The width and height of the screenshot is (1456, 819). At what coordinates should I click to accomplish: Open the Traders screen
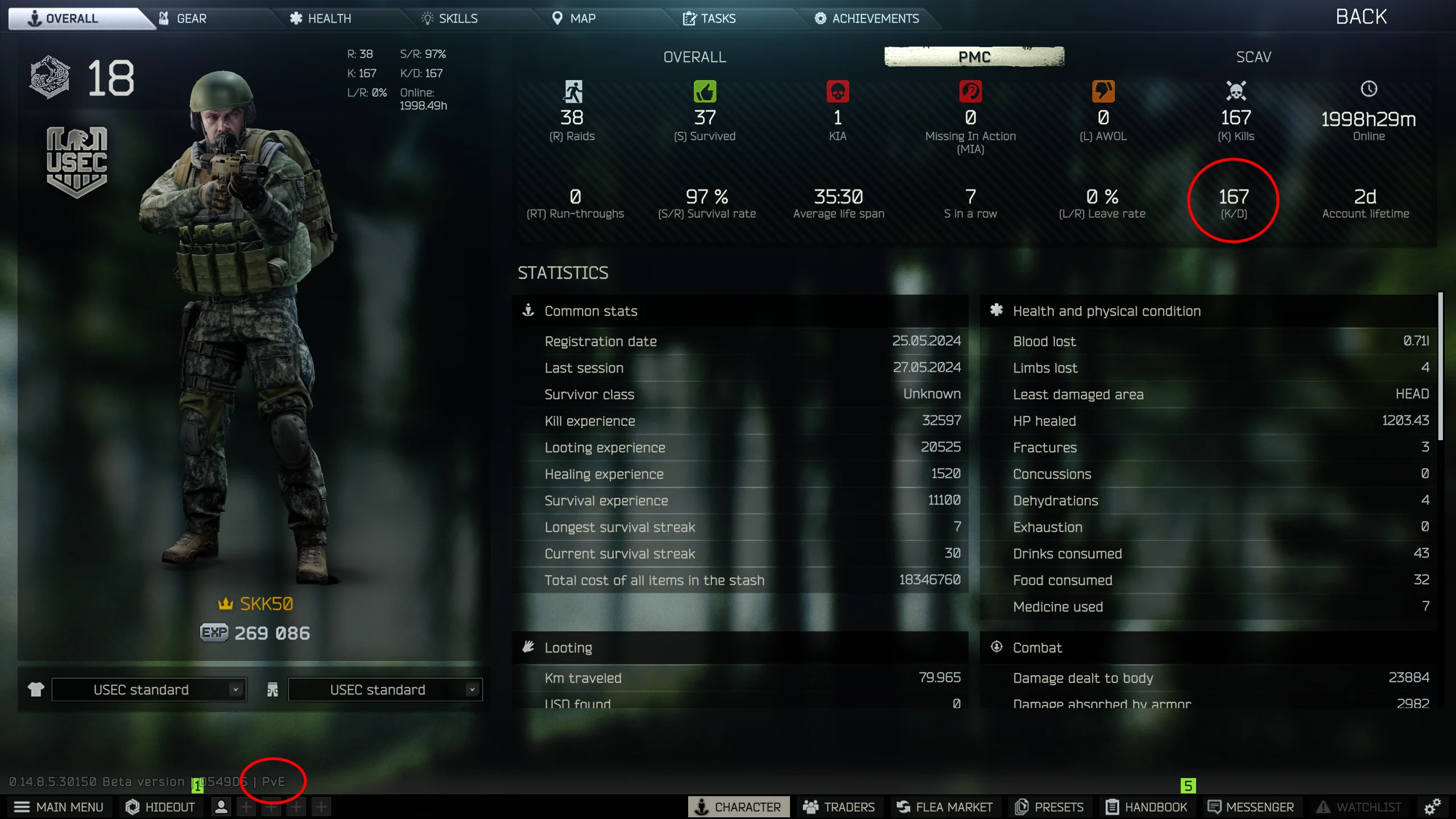tap(841, 806)
